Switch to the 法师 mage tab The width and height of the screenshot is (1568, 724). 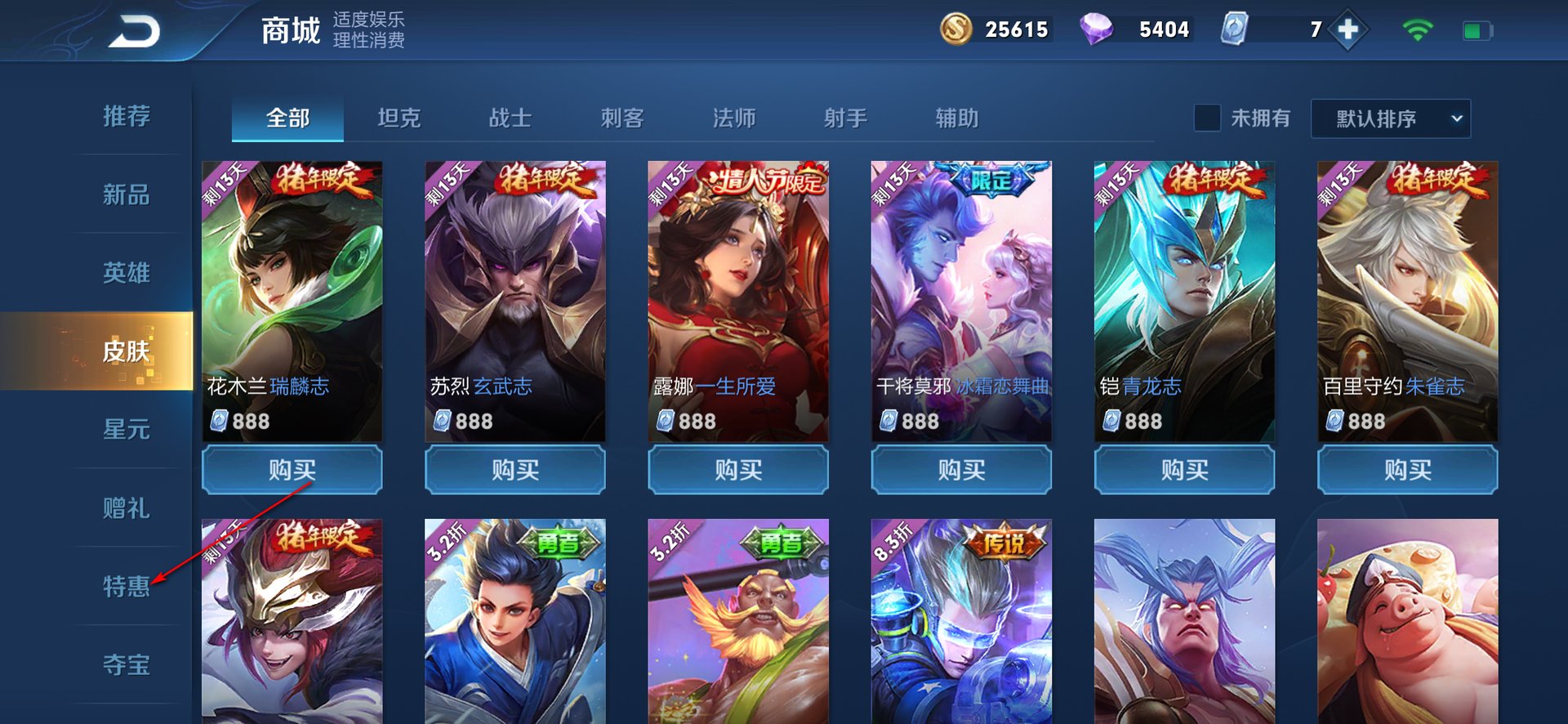pyautogui.click(x=734, y=118)
